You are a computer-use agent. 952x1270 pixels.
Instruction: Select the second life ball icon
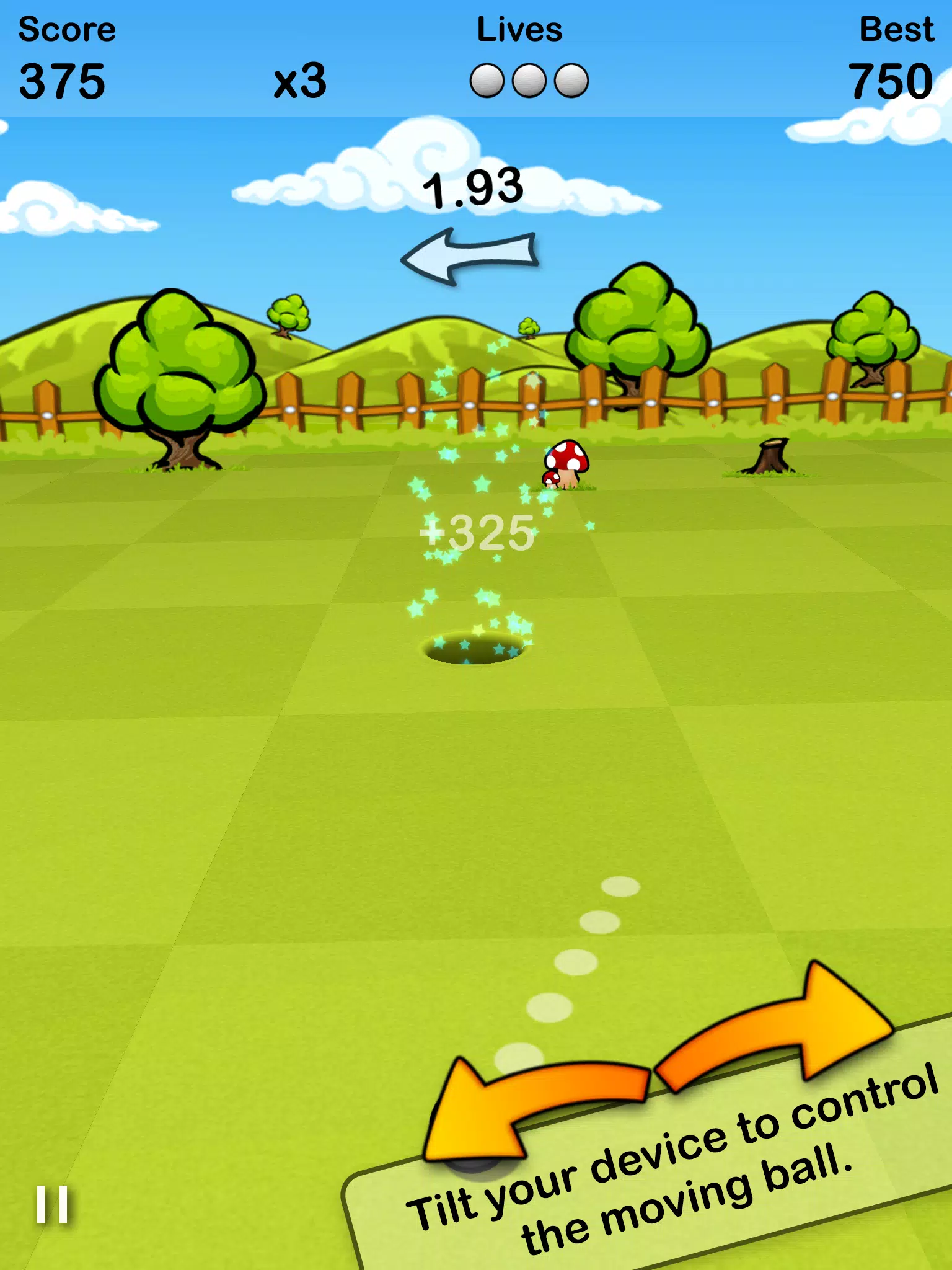(530, 80)
